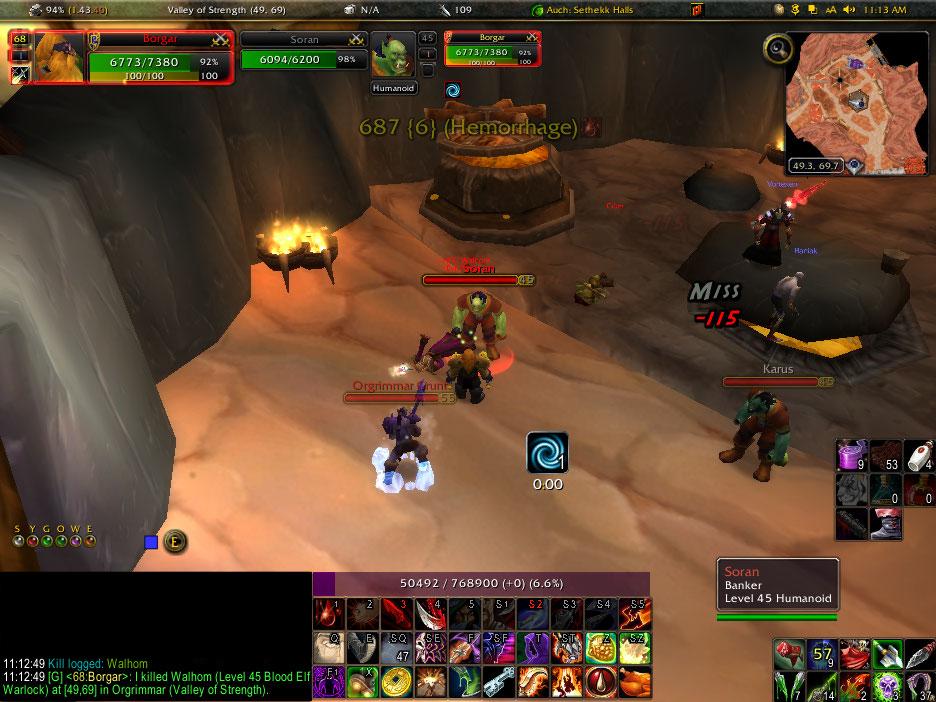Click the experience bar
This screenshot has height=702, width=936.
pos(481,584)
